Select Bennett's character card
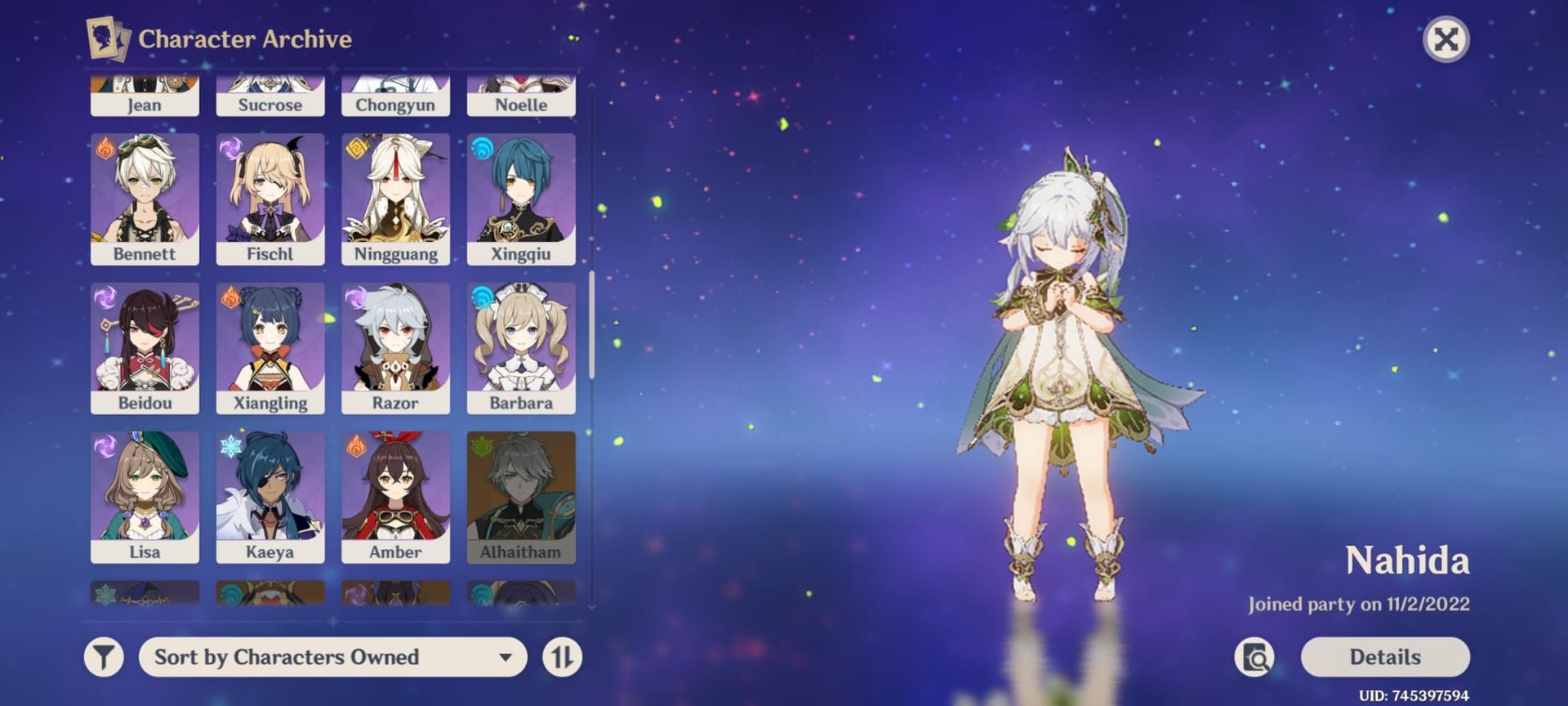1568x706 pixels. [145, 199]
